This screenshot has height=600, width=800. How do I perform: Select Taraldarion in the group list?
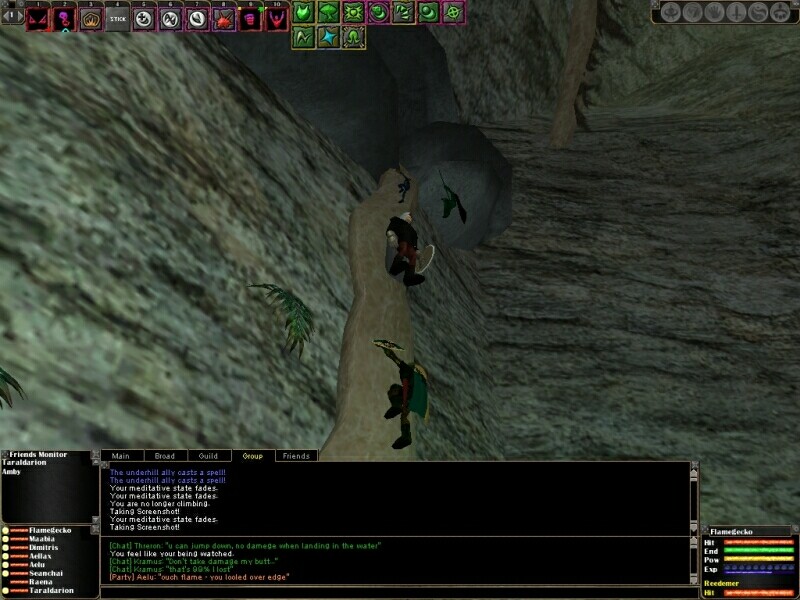52,591
